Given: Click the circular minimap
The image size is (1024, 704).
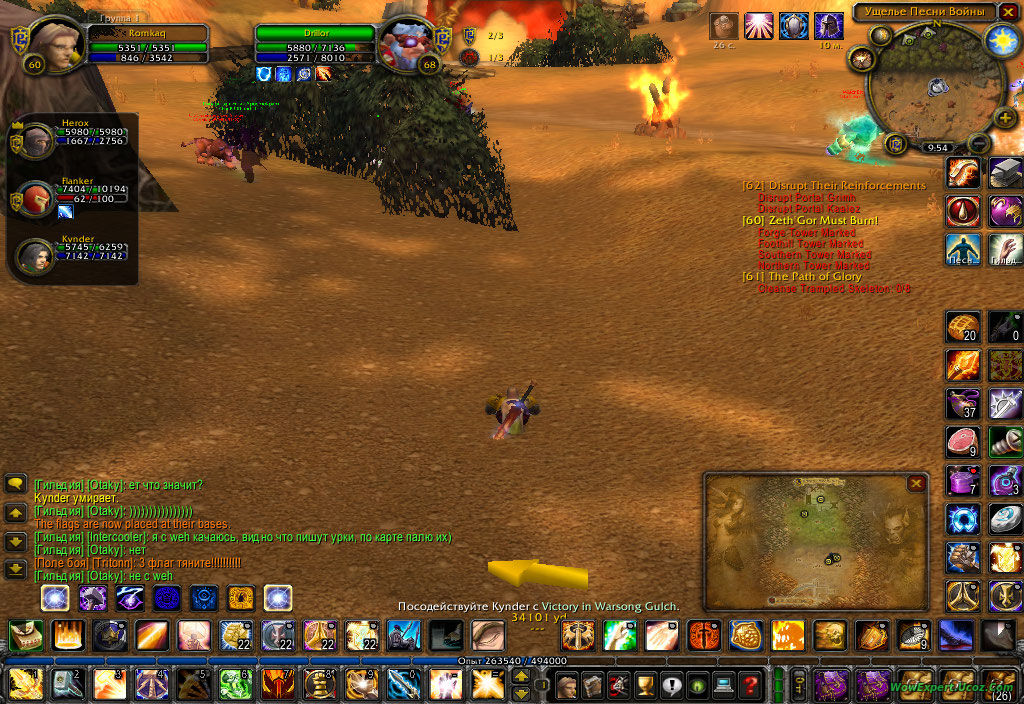Looking at the screenshot, I should tap(937, 88).
